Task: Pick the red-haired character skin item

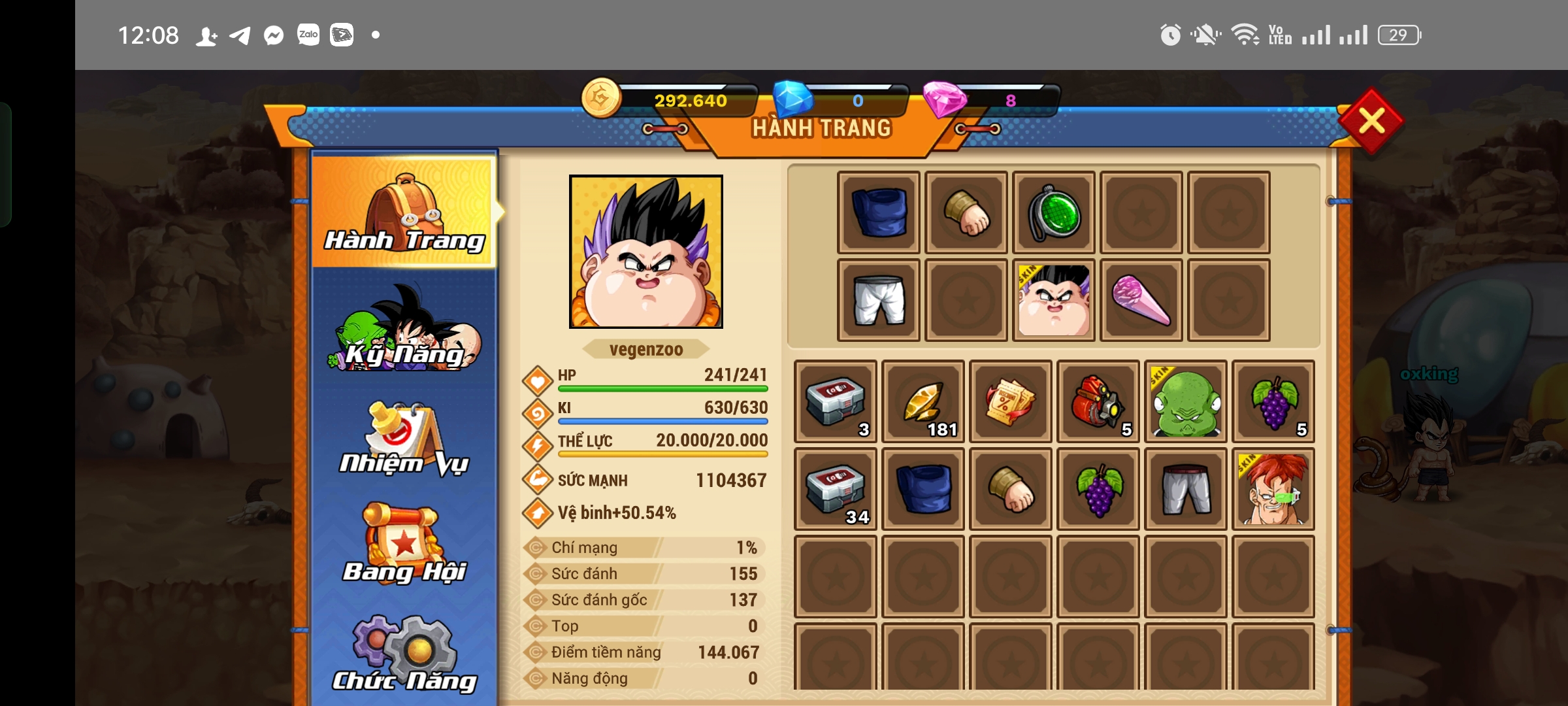Action: 1273,489
